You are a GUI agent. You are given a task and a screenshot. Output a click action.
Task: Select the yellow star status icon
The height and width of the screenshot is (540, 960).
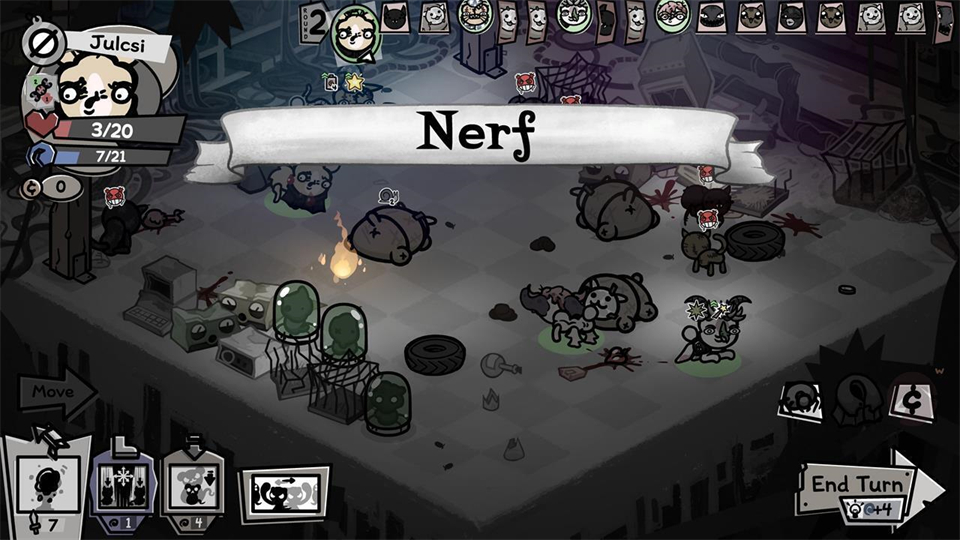coord(354,83)
